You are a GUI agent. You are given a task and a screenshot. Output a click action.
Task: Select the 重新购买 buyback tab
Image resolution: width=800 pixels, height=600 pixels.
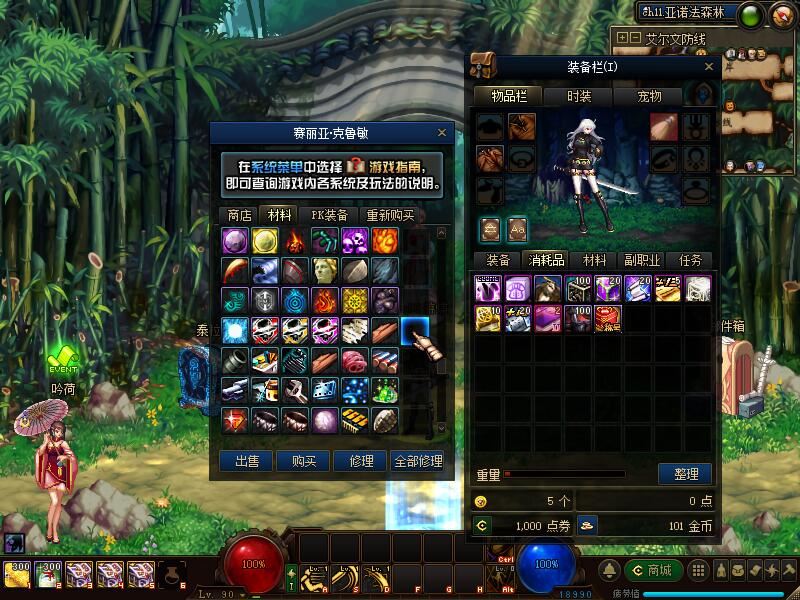389,215
